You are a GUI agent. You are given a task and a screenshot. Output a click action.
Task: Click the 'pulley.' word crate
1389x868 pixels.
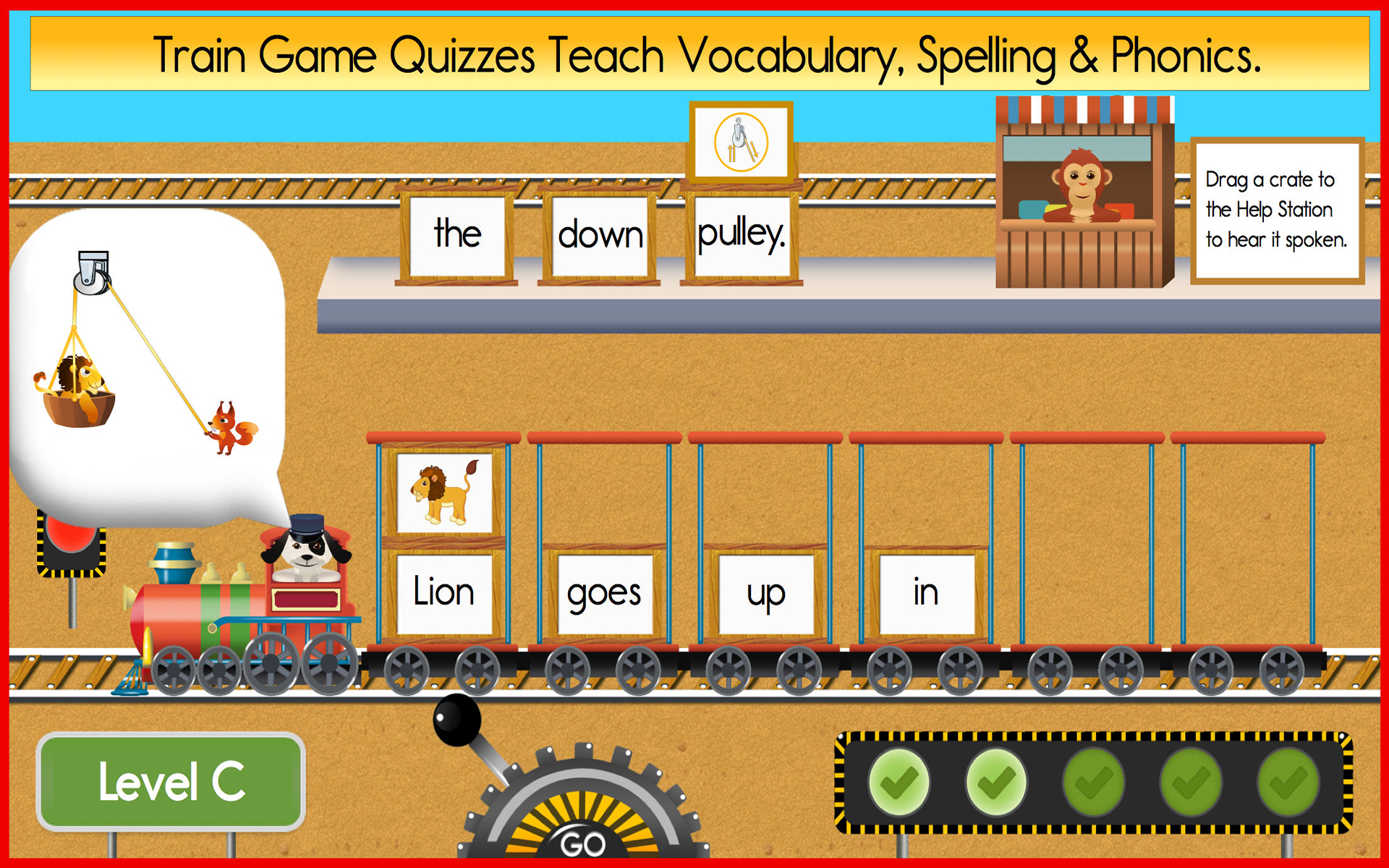tap(739, 233)
